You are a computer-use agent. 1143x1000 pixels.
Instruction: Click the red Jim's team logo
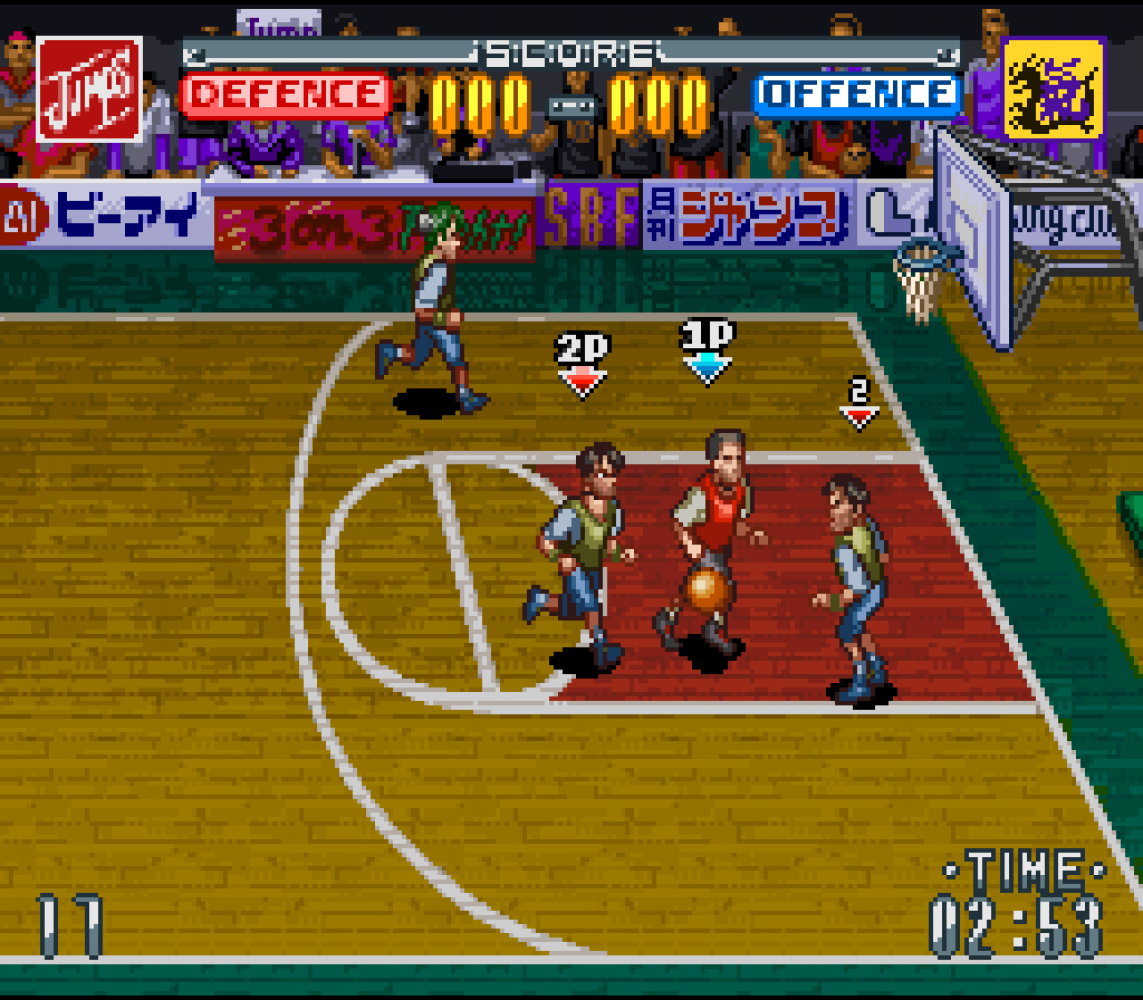(89, 89)
